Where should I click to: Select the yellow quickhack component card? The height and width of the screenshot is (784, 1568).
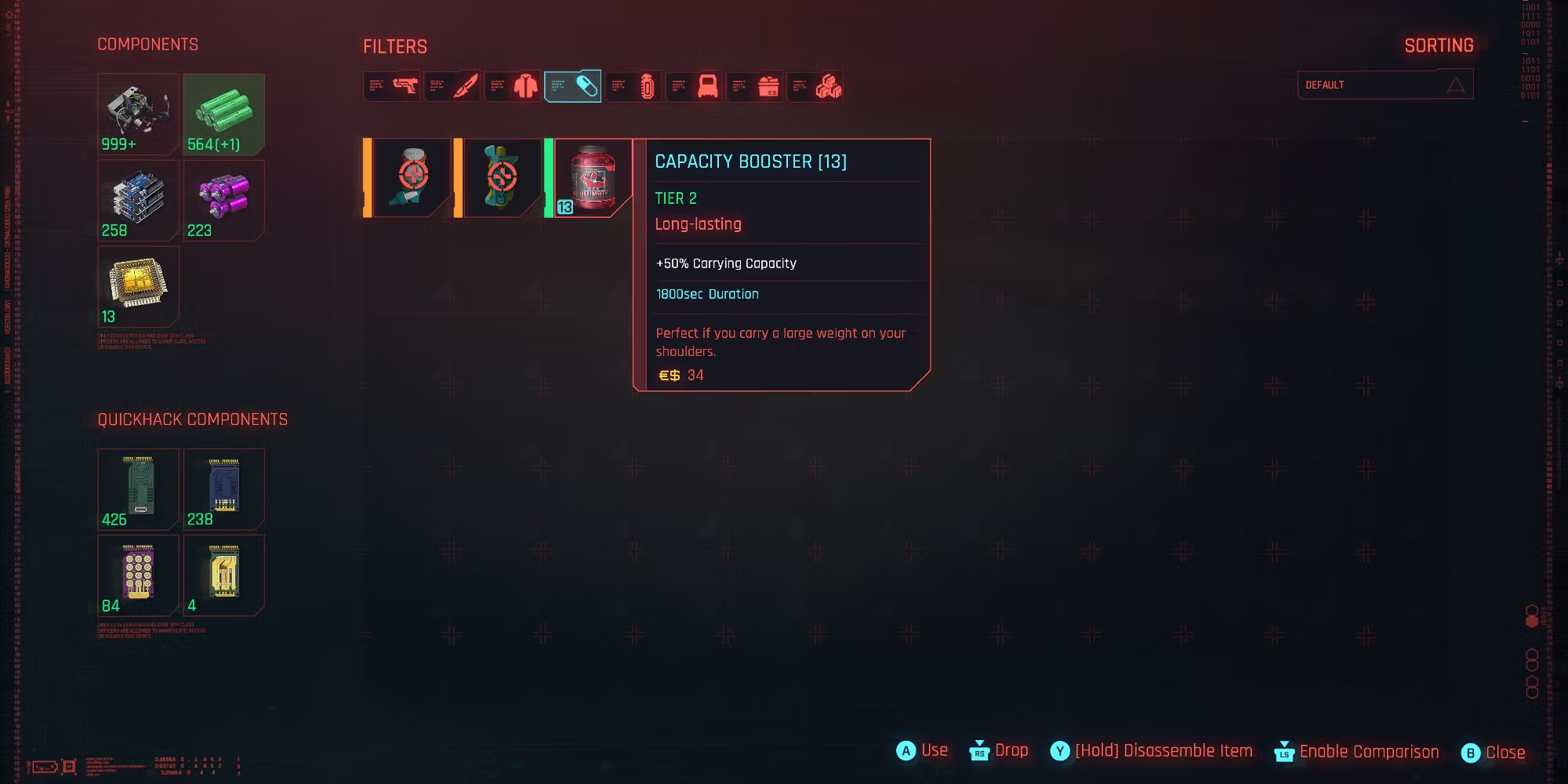tap(224, 575)
